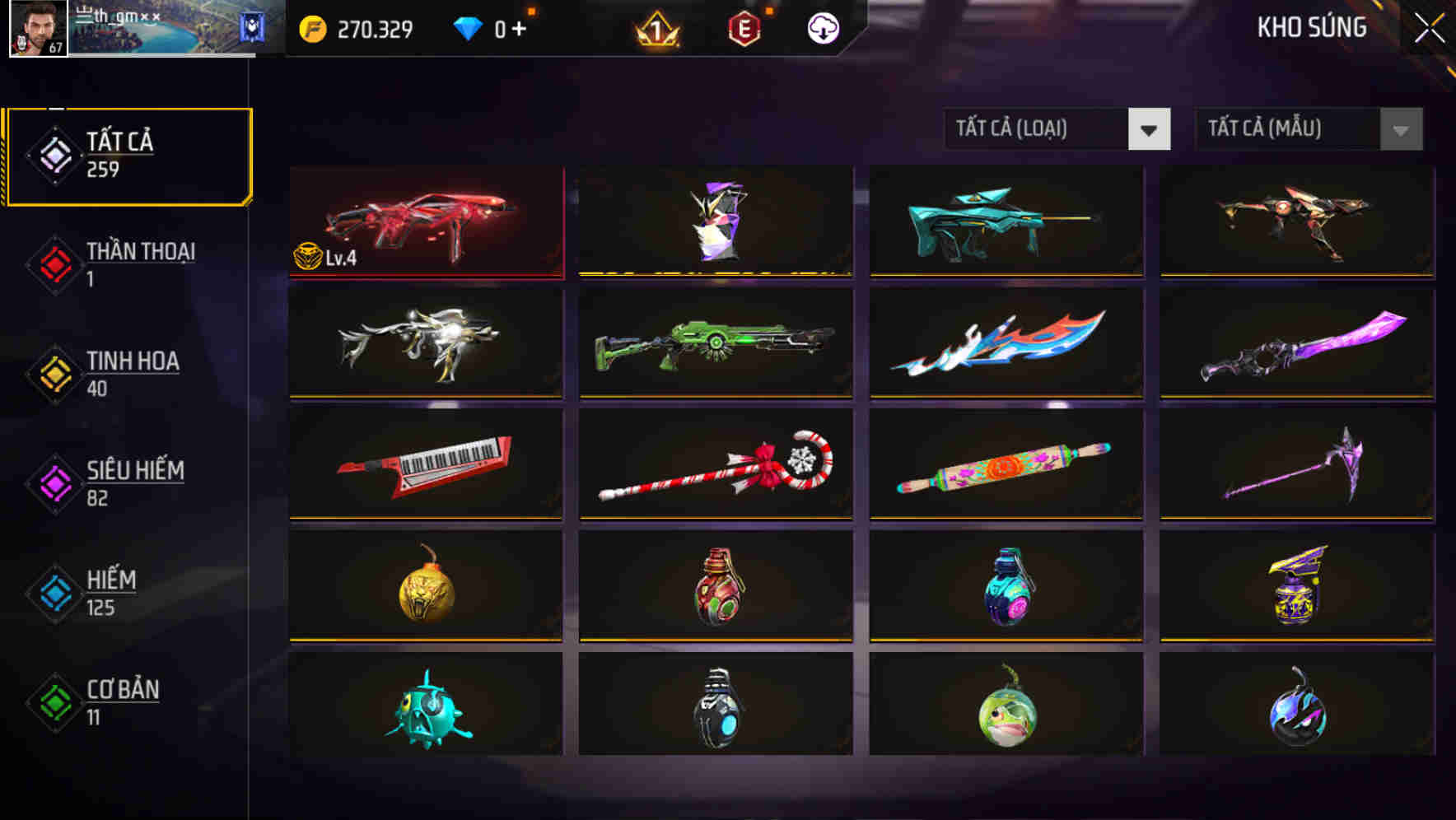Click the diamond currency icon
This screenshot has height=820, width=1456.
[469, 26]
